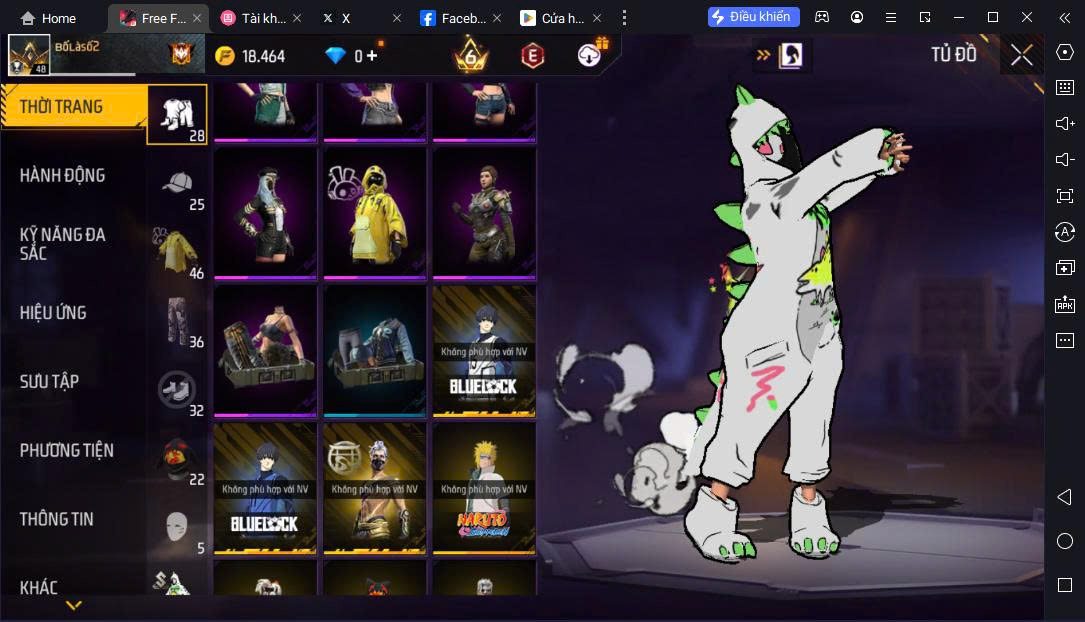Screen dimensions: 1085x622
Task: Choose the Phương Tiện category
Action: tap(66, 450)
